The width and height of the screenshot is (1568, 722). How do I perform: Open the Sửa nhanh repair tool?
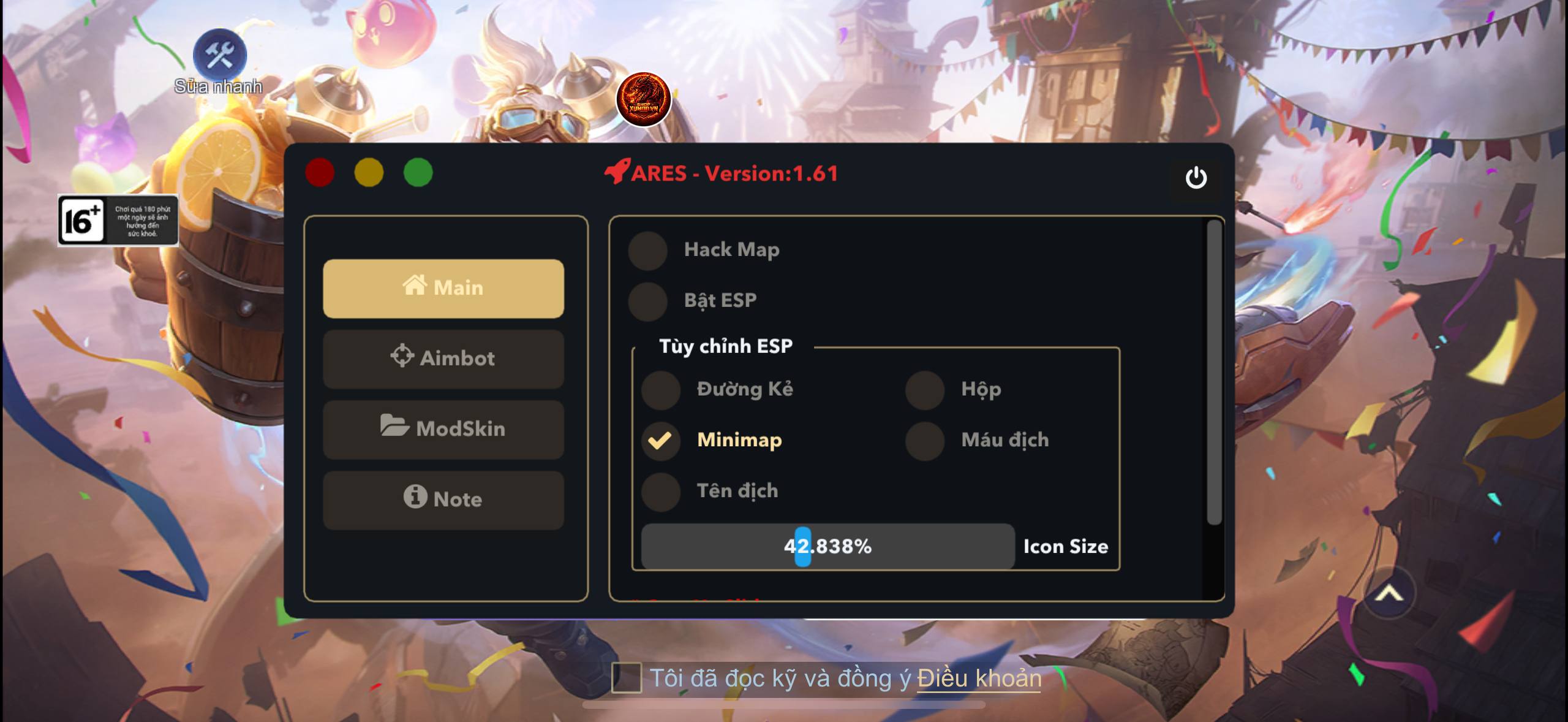[x=219, y=56]
